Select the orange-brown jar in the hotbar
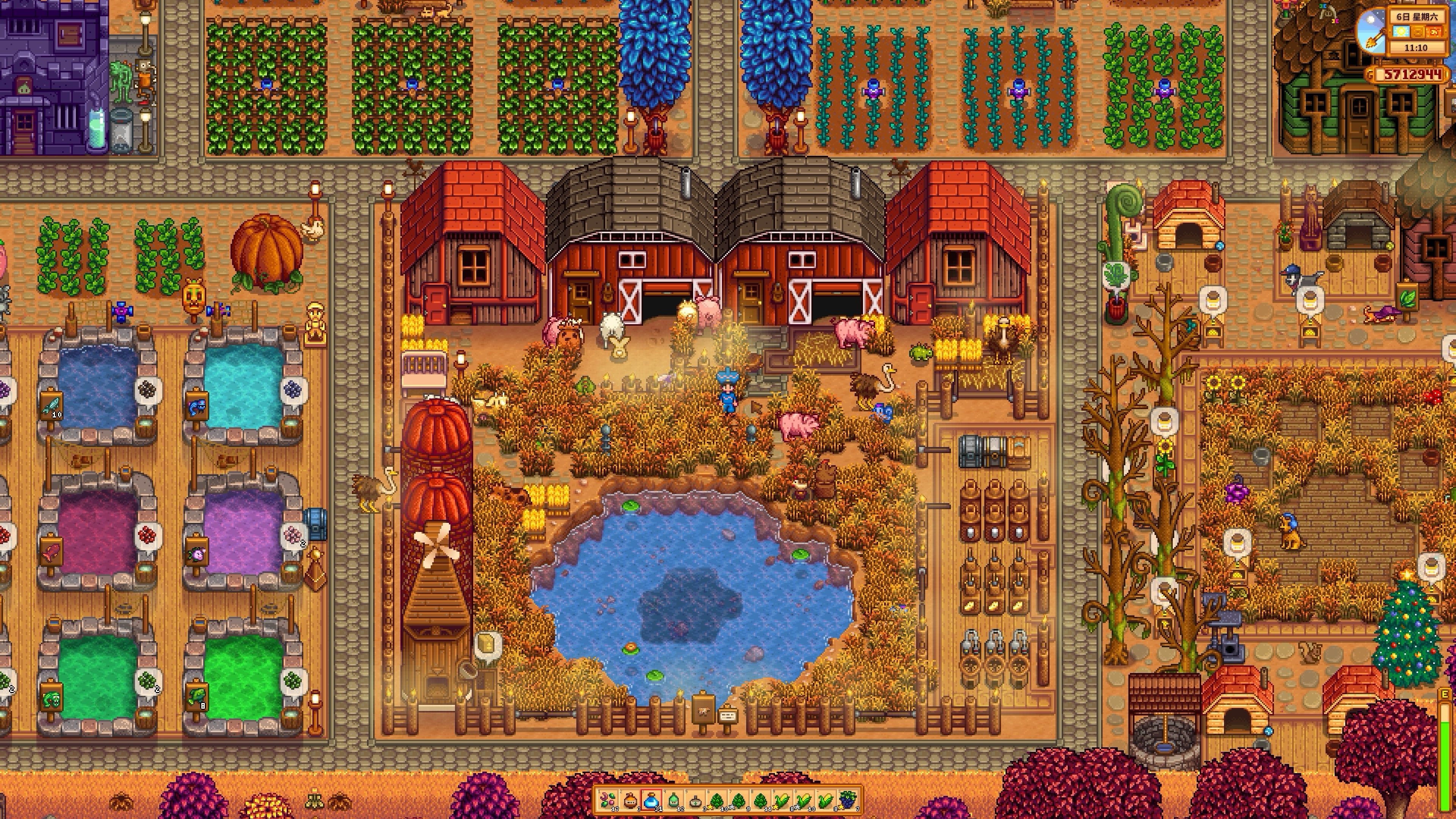The width and height of the screenshot is (1456, 819). click(x=630, y=801)
